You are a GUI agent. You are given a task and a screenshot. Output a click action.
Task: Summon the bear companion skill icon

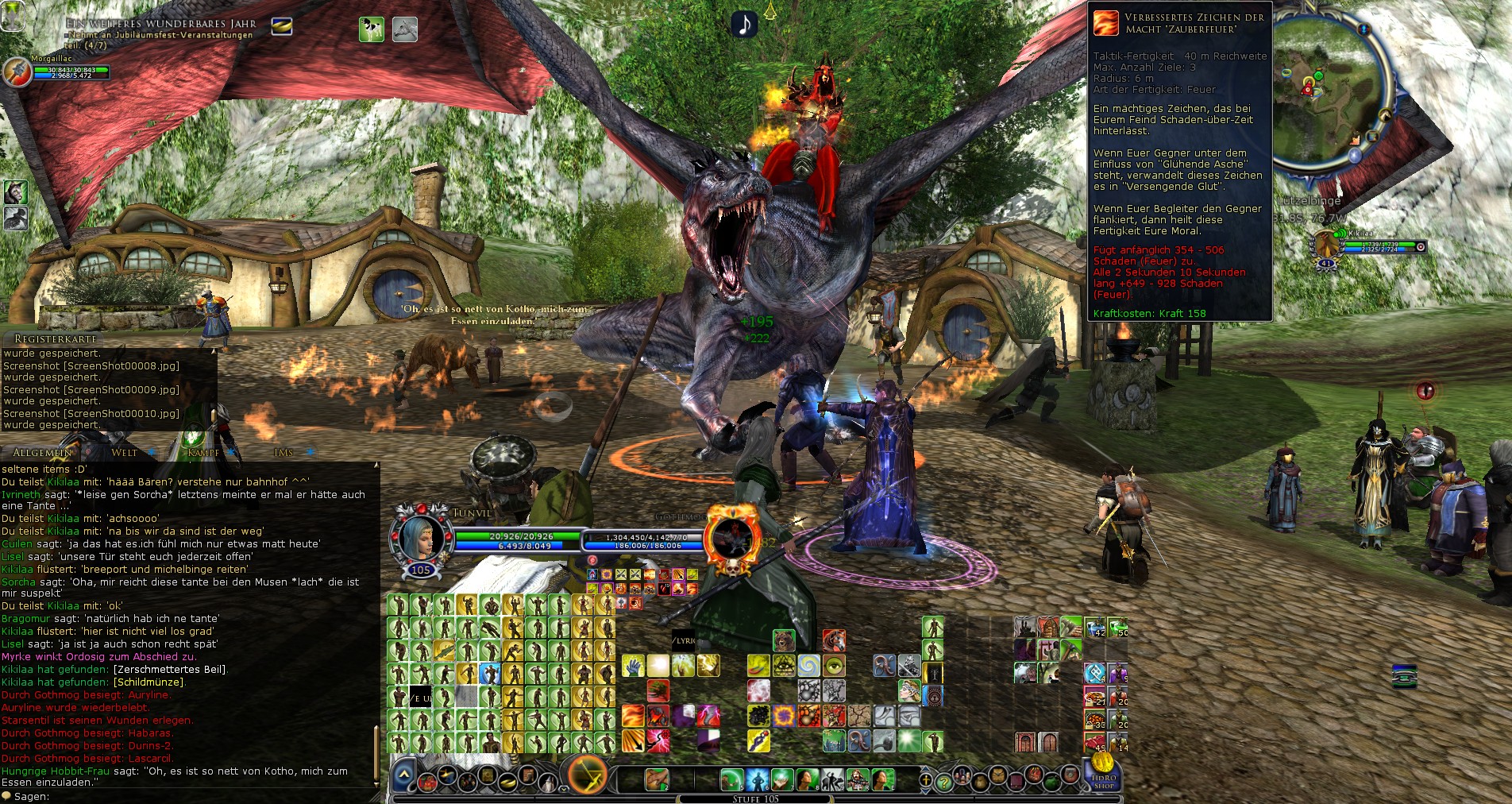[784, 640]
